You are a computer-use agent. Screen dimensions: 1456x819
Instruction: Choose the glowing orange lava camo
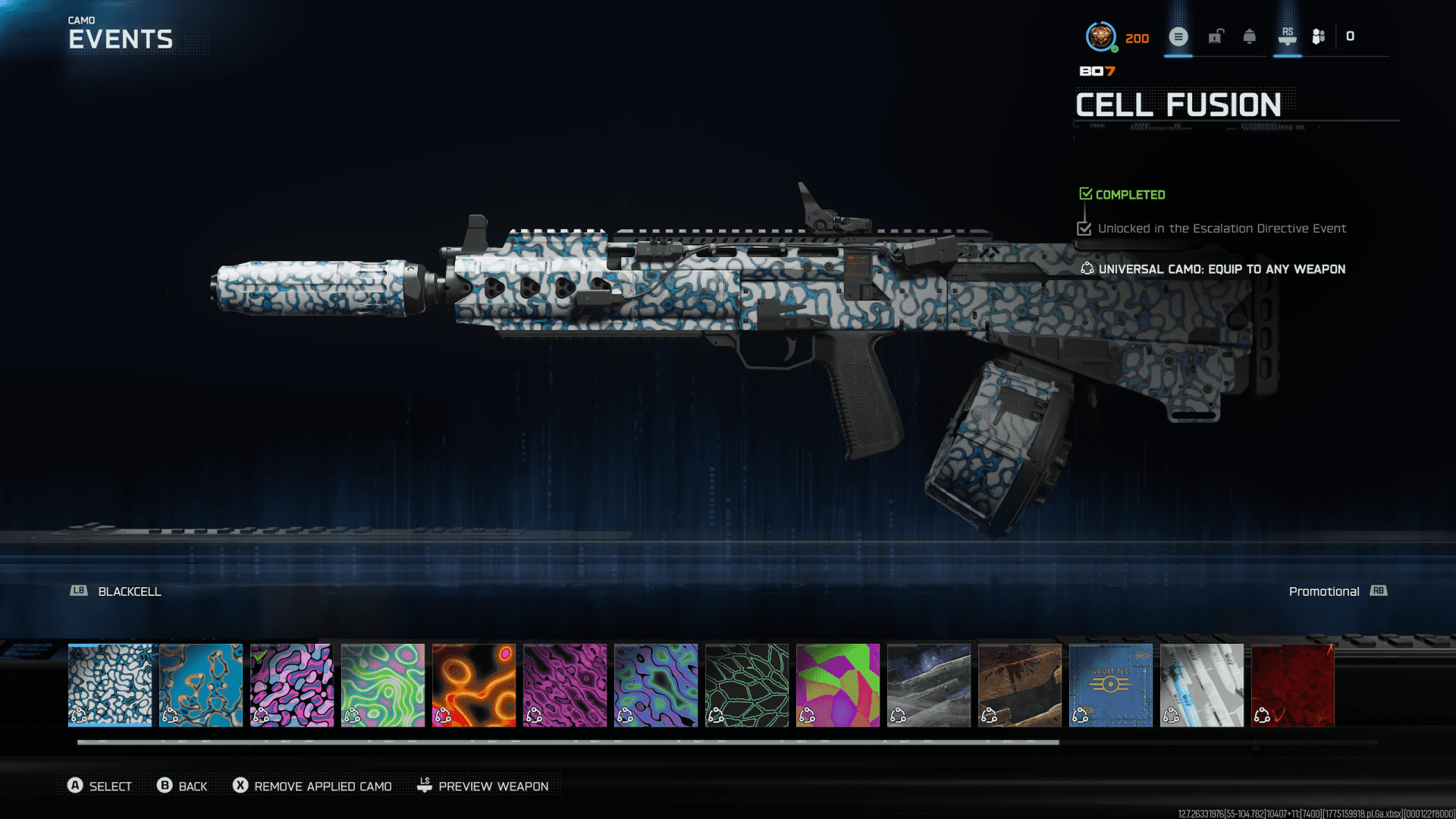coord(474,685)
